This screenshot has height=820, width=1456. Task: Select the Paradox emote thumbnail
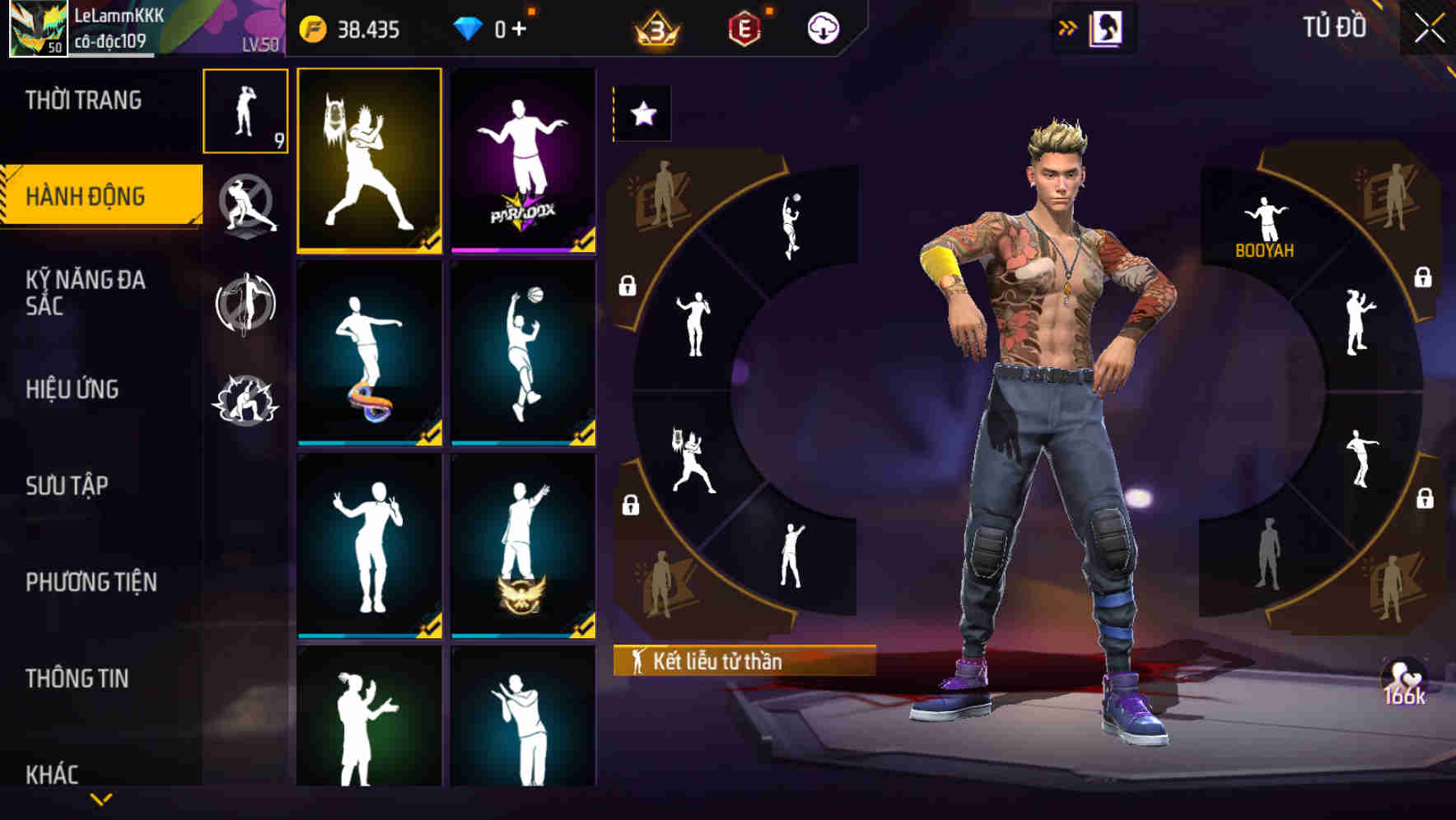(522, 161)
